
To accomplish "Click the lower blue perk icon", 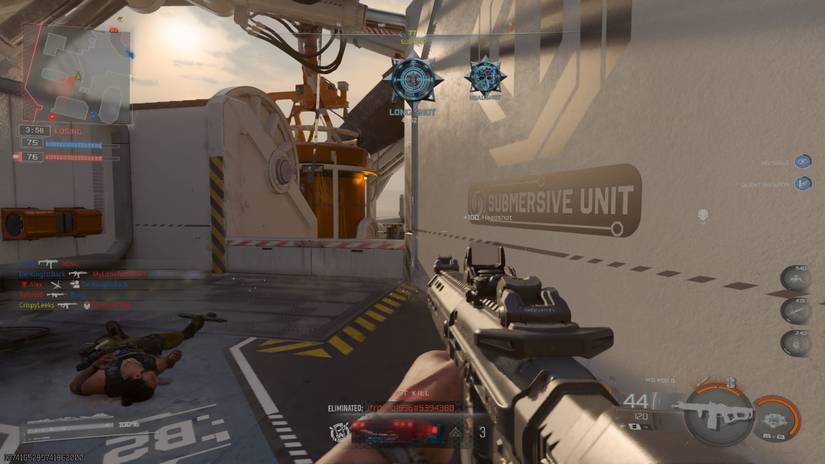I will 802,183.
